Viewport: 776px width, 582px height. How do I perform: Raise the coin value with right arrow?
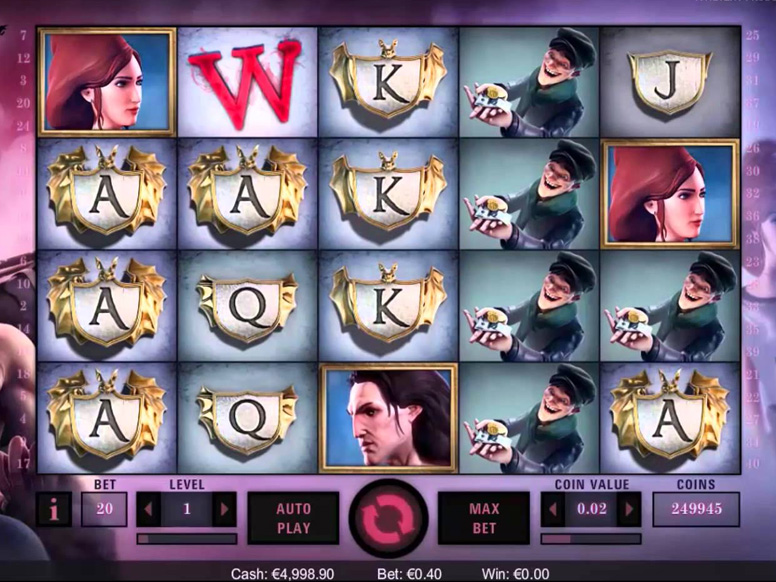click(629, 509)
